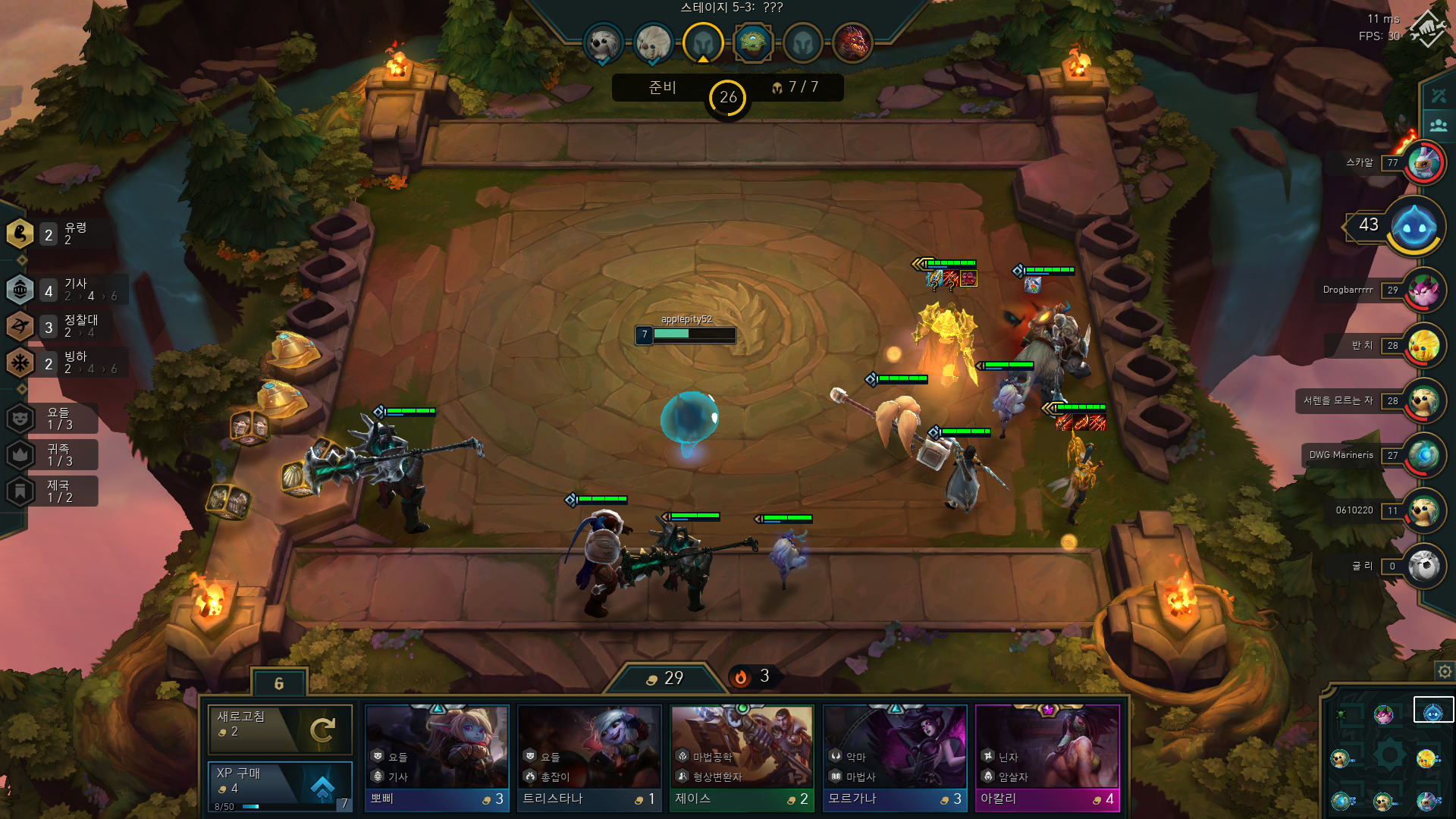The image size is (1456, 819).
Task: Open the 귀족 trait entry
Action: (53, 455)
